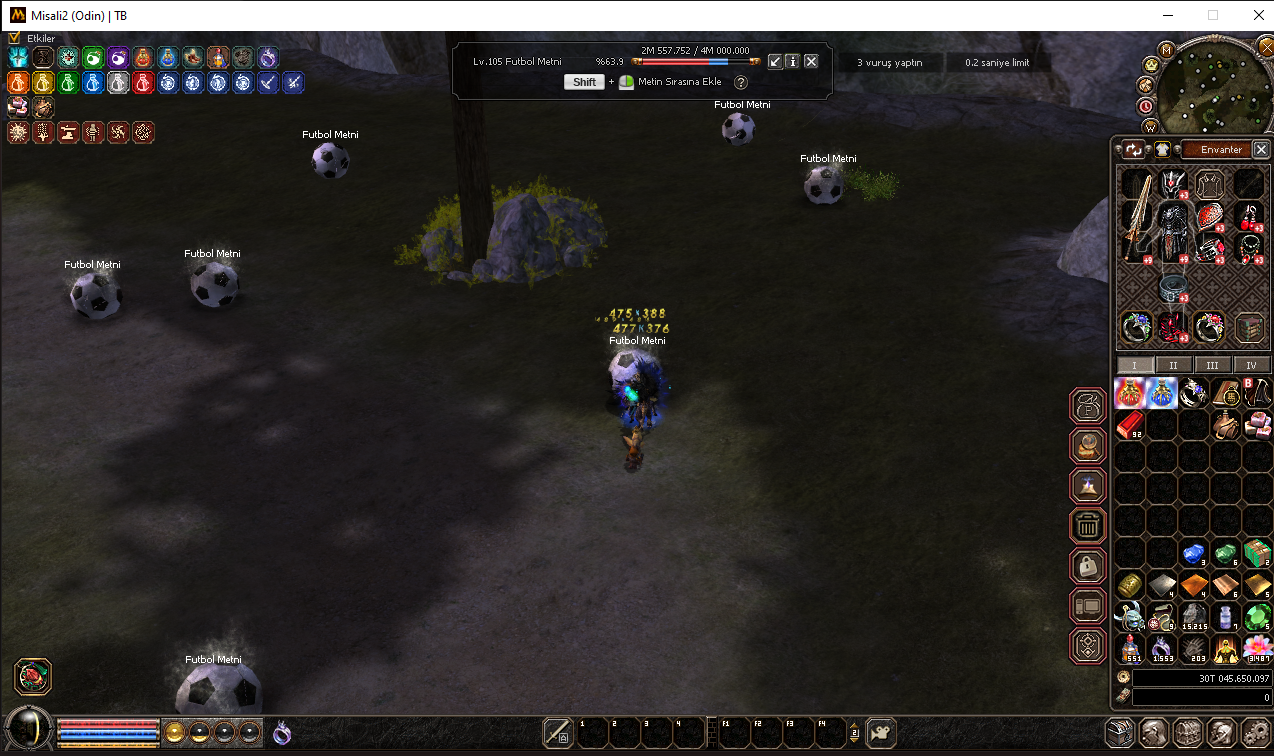Toggle the Etkiler effects checkbox
This screenshot has height=756, width=1274.
pos(14,38)
